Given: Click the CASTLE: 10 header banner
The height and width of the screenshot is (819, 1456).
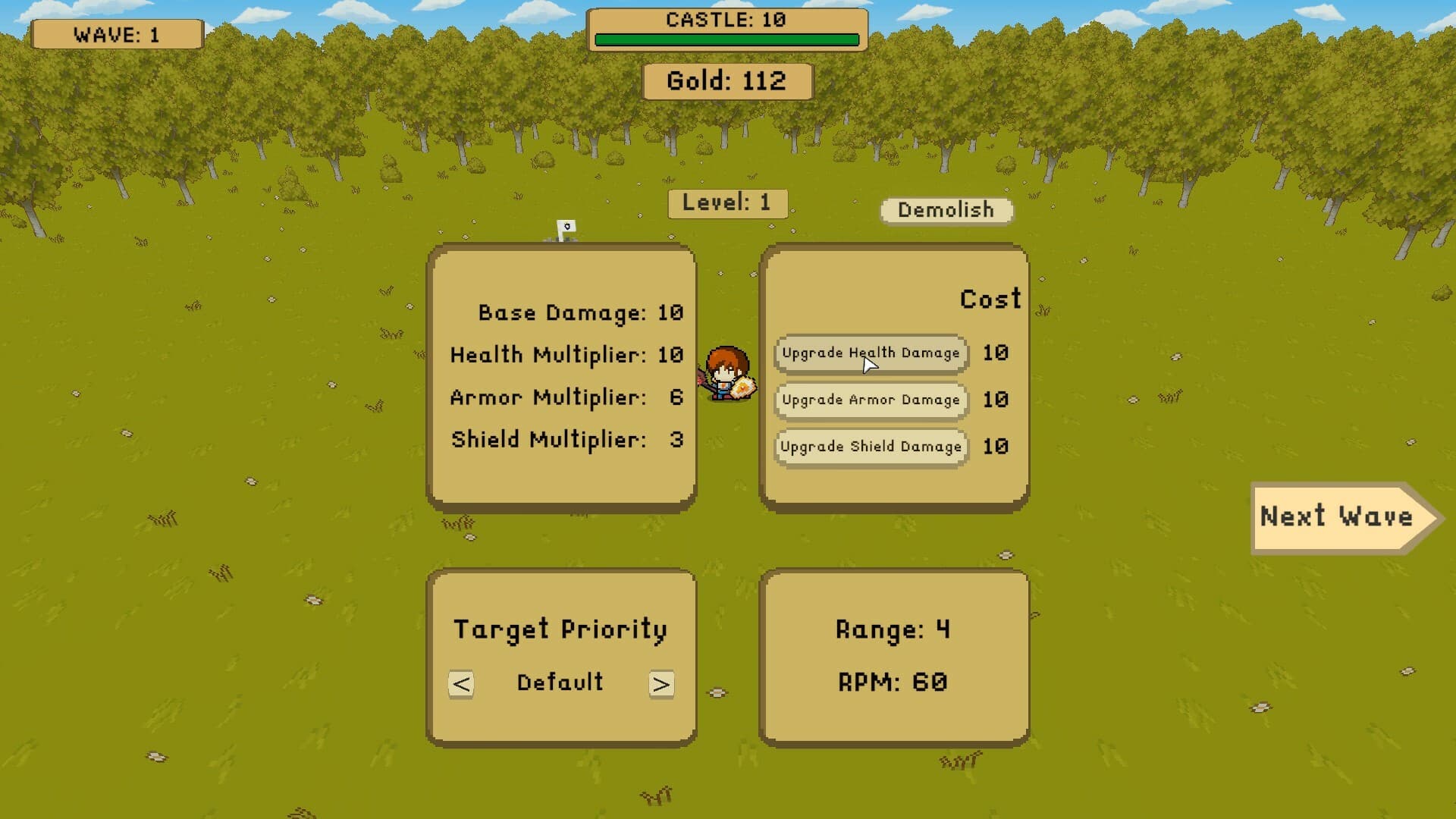Looking at the screenshot, I should click(726, 18).
